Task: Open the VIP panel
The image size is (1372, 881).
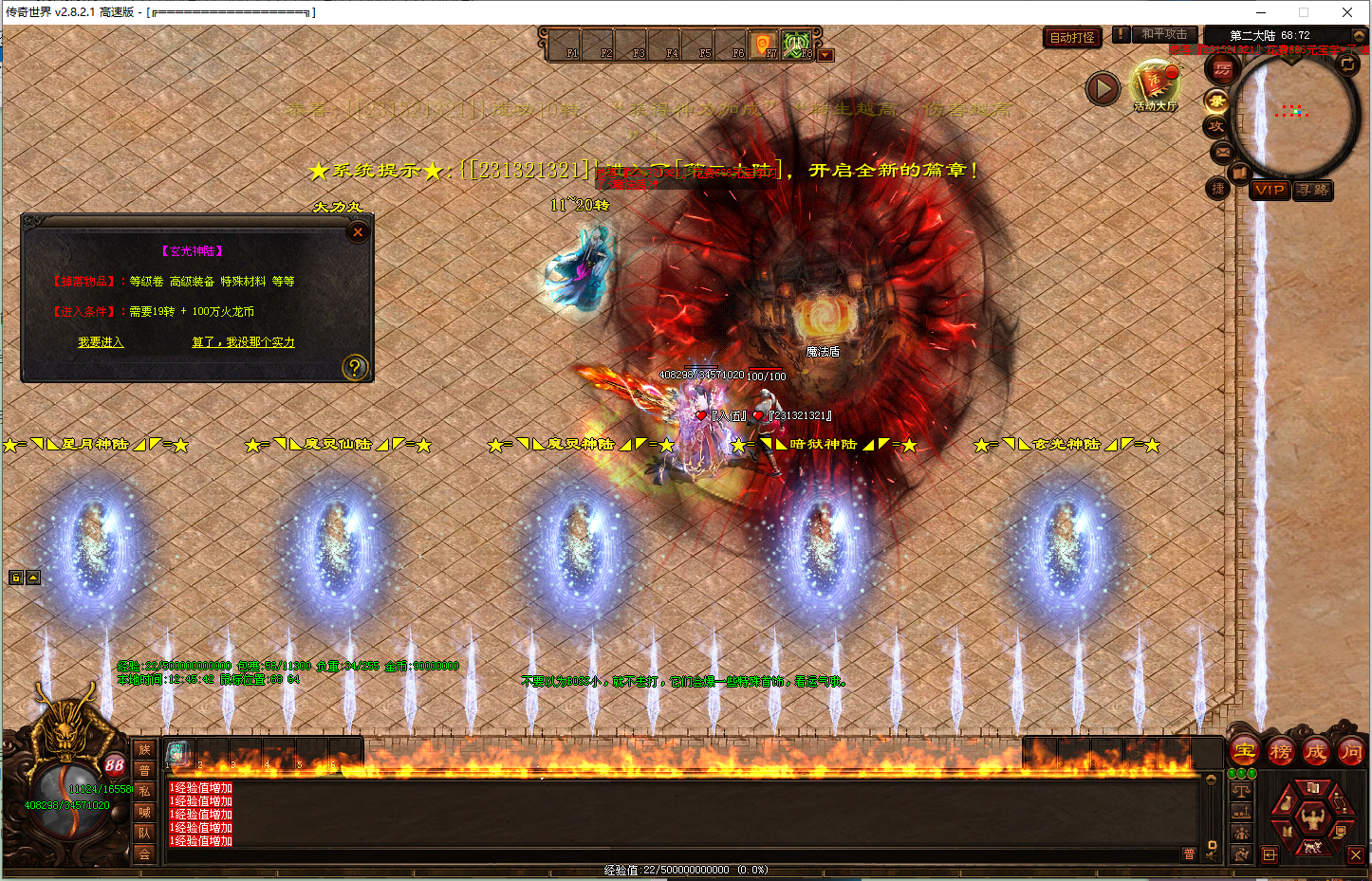Action: pos(1269,190)
